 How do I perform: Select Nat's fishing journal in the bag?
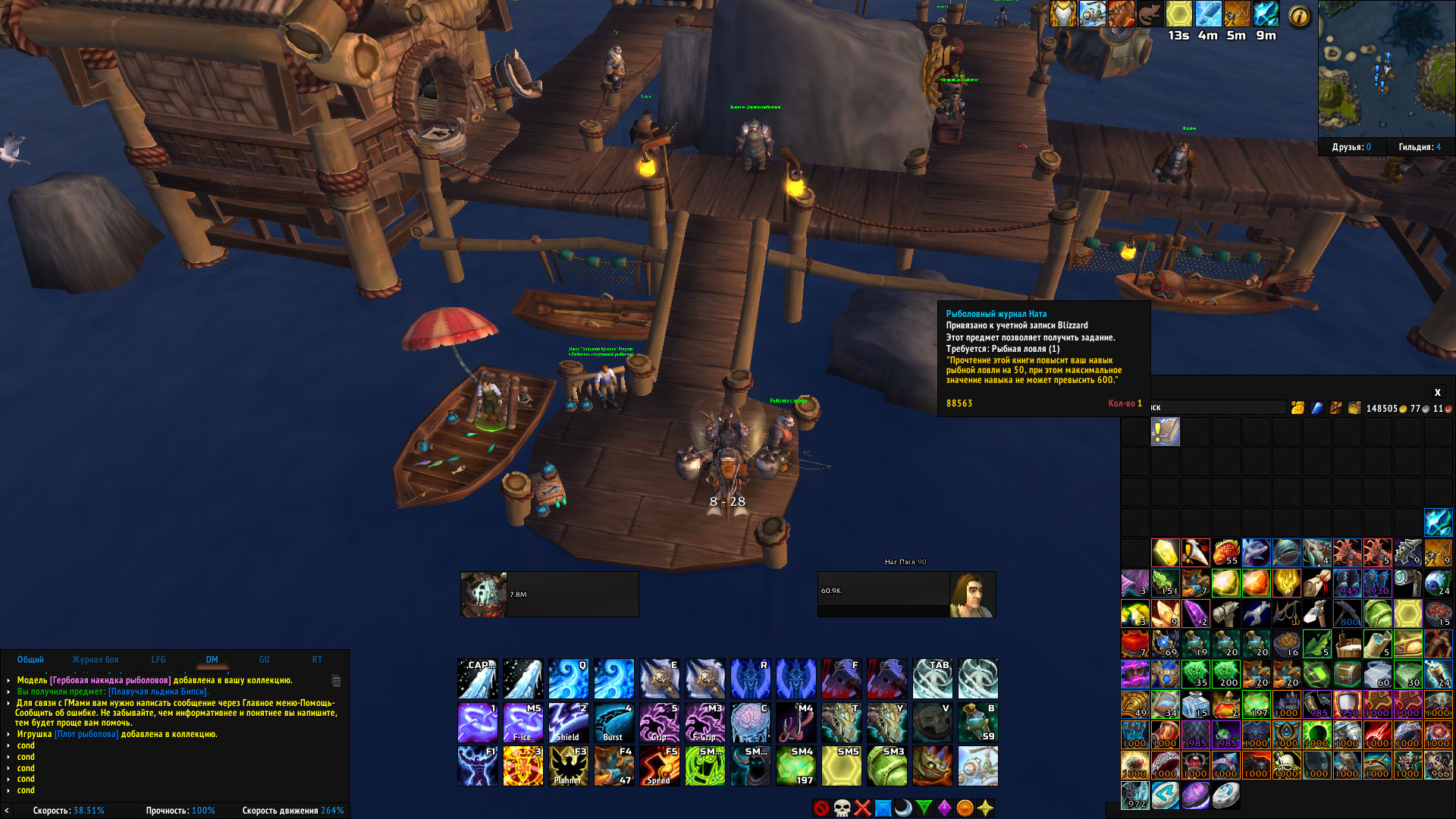click(1166, 431)
